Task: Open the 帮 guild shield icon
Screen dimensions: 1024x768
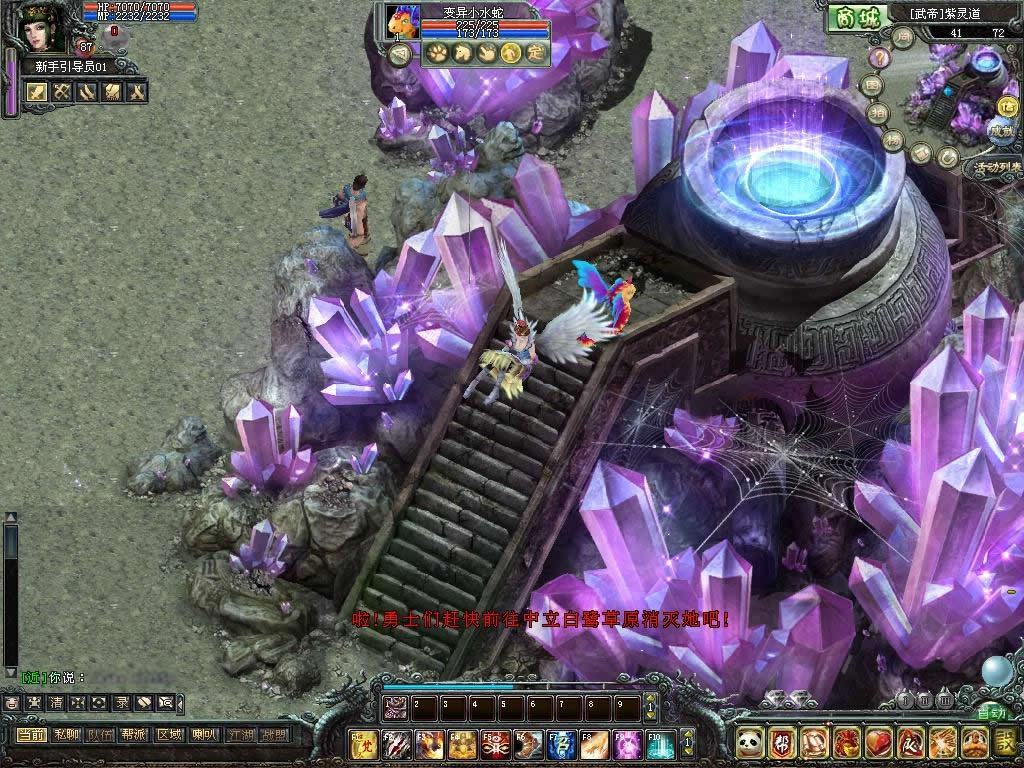Action: click(x=783, y=743)
